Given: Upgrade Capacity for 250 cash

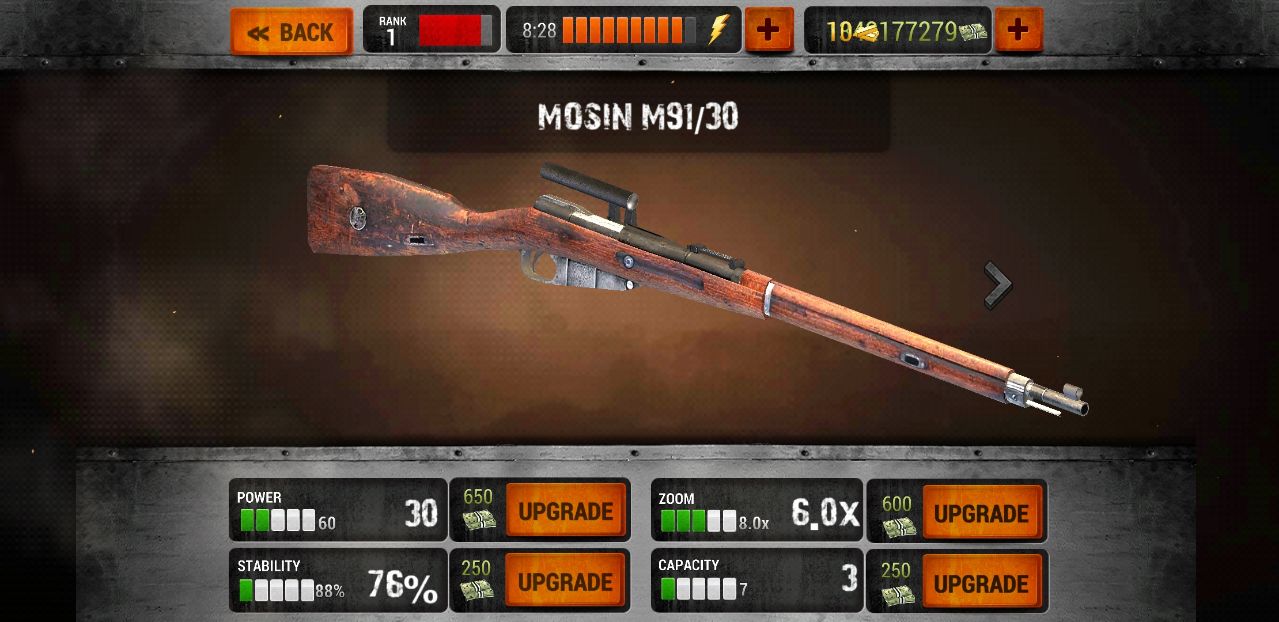Looking at the screenshot, I should click(x=981, y=583).
